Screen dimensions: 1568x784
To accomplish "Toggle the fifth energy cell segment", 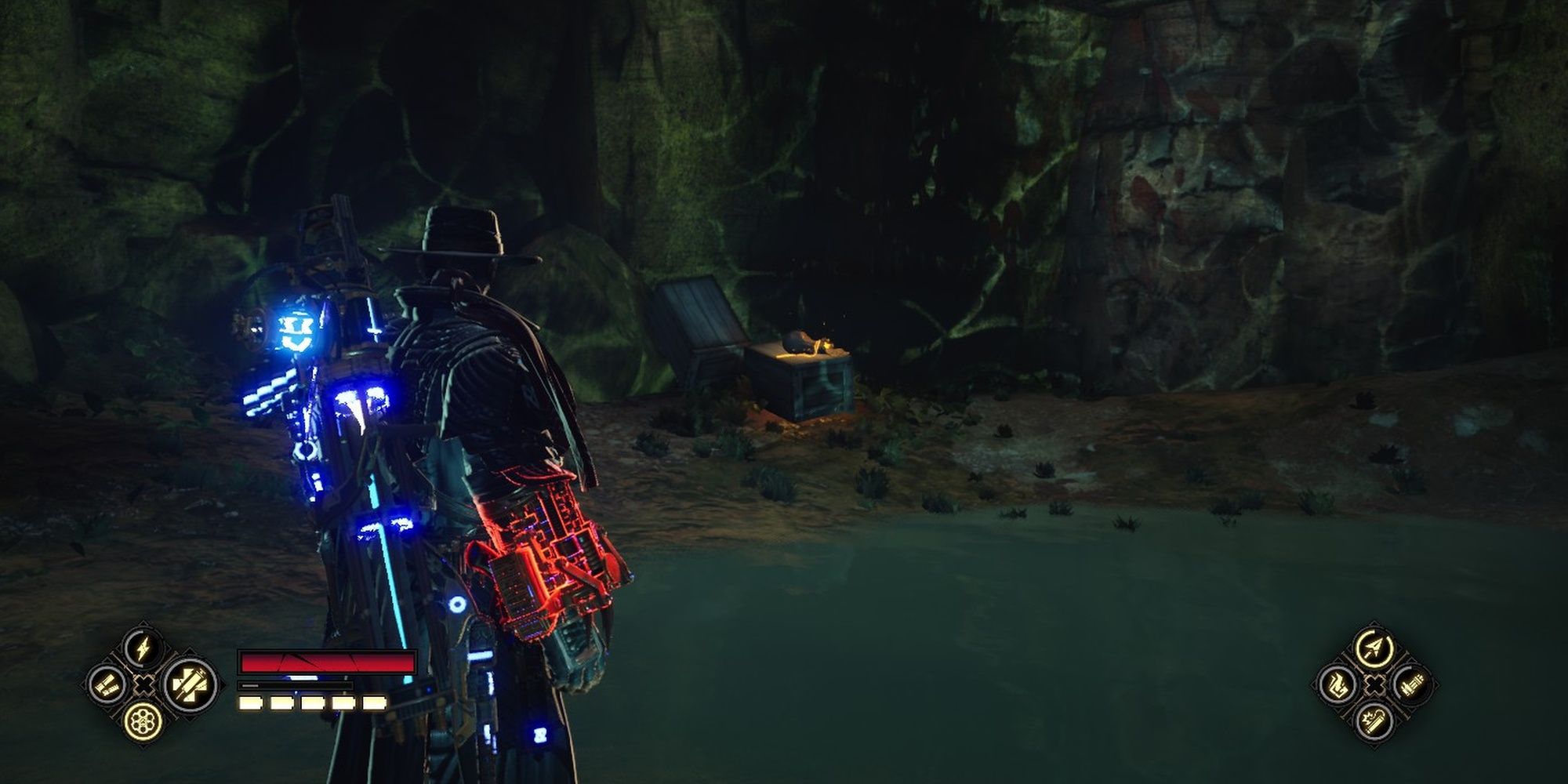I will pyautogui.click(x=374, y=703).
